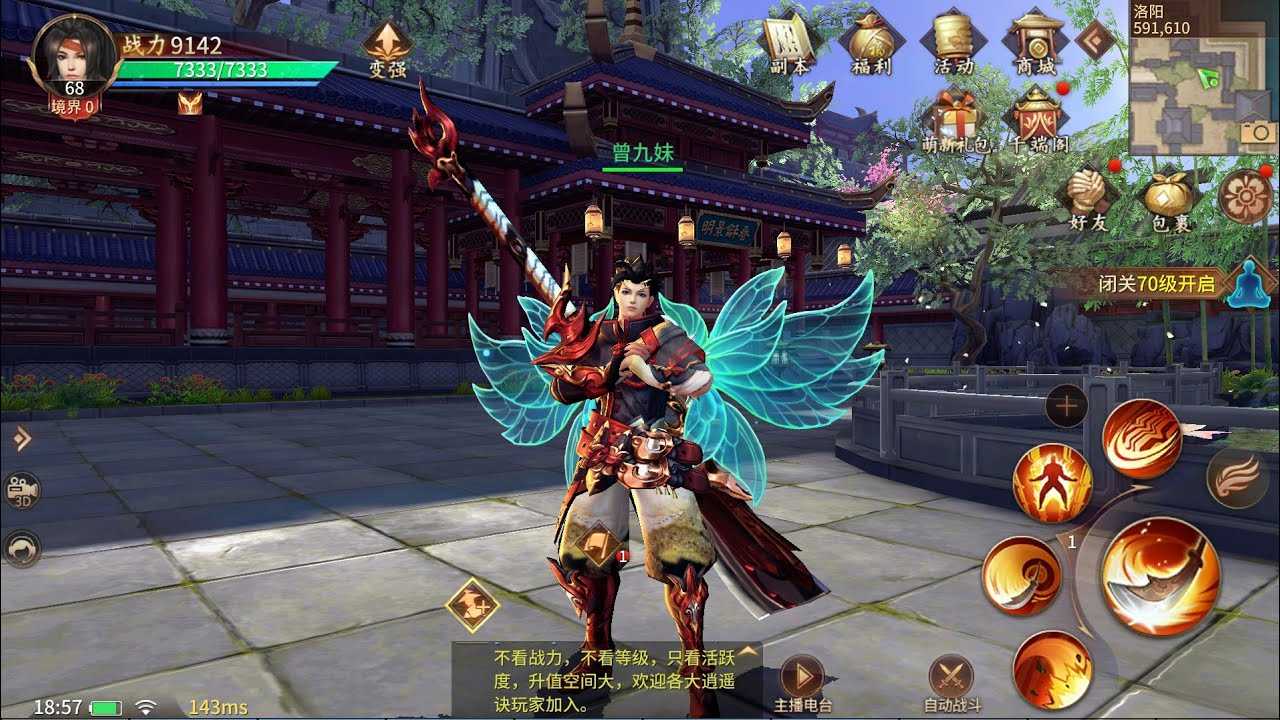Open the 千瑞阁 pavilion icon
1280x720 pixels.
tap(1037, 120)
